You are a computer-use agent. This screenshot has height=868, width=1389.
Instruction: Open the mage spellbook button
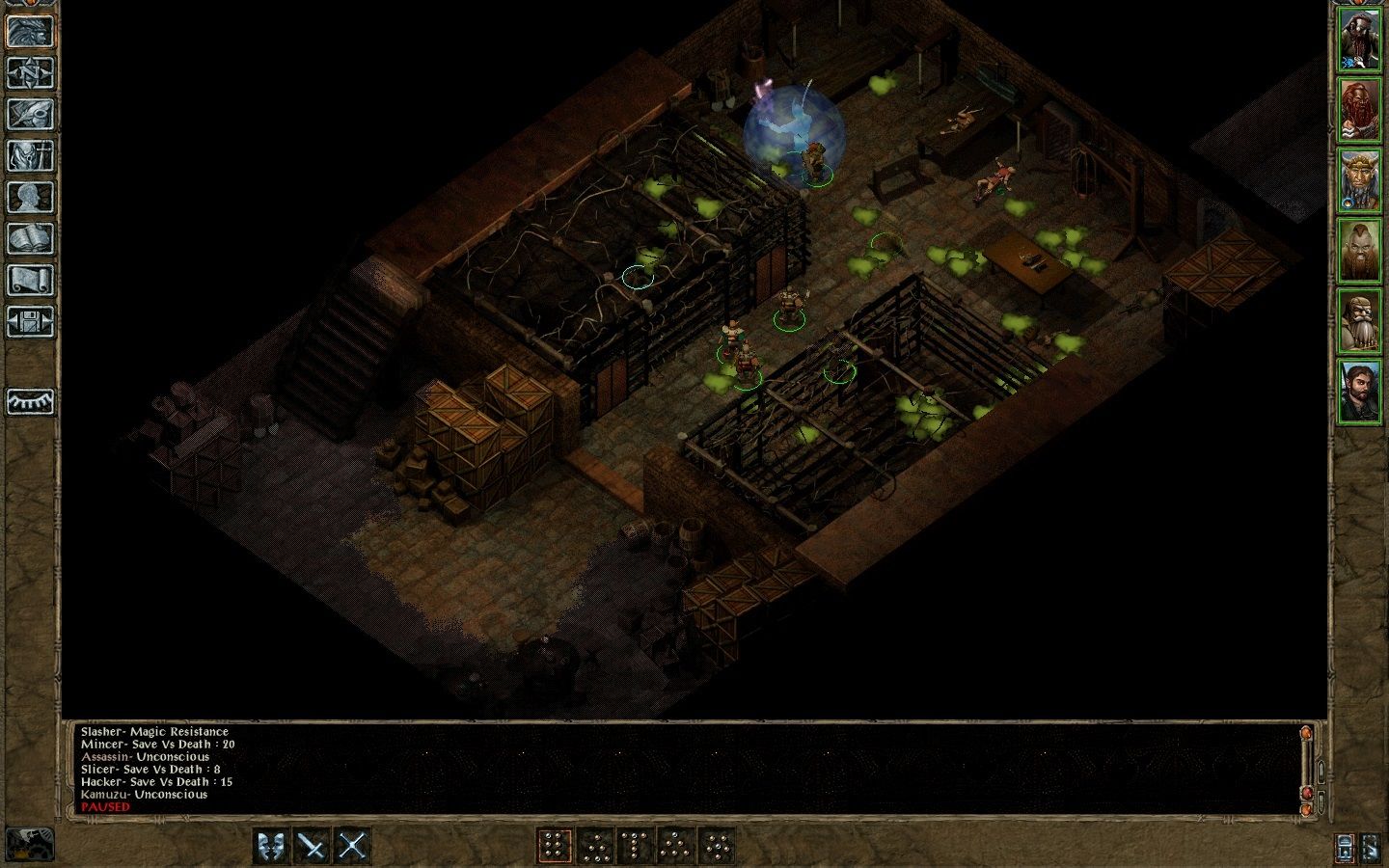tap(30, 238)
